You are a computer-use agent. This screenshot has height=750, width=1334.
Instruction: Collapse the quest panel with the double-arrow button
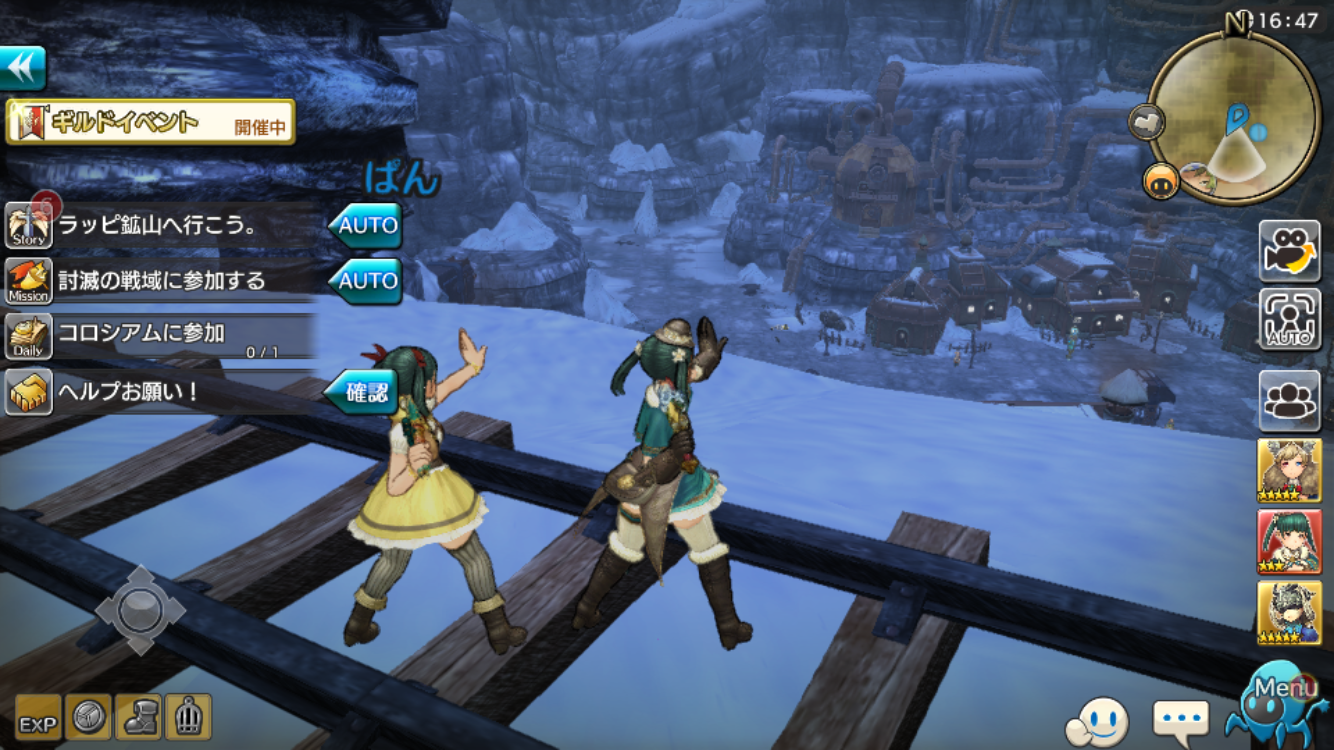coord(23,69)
